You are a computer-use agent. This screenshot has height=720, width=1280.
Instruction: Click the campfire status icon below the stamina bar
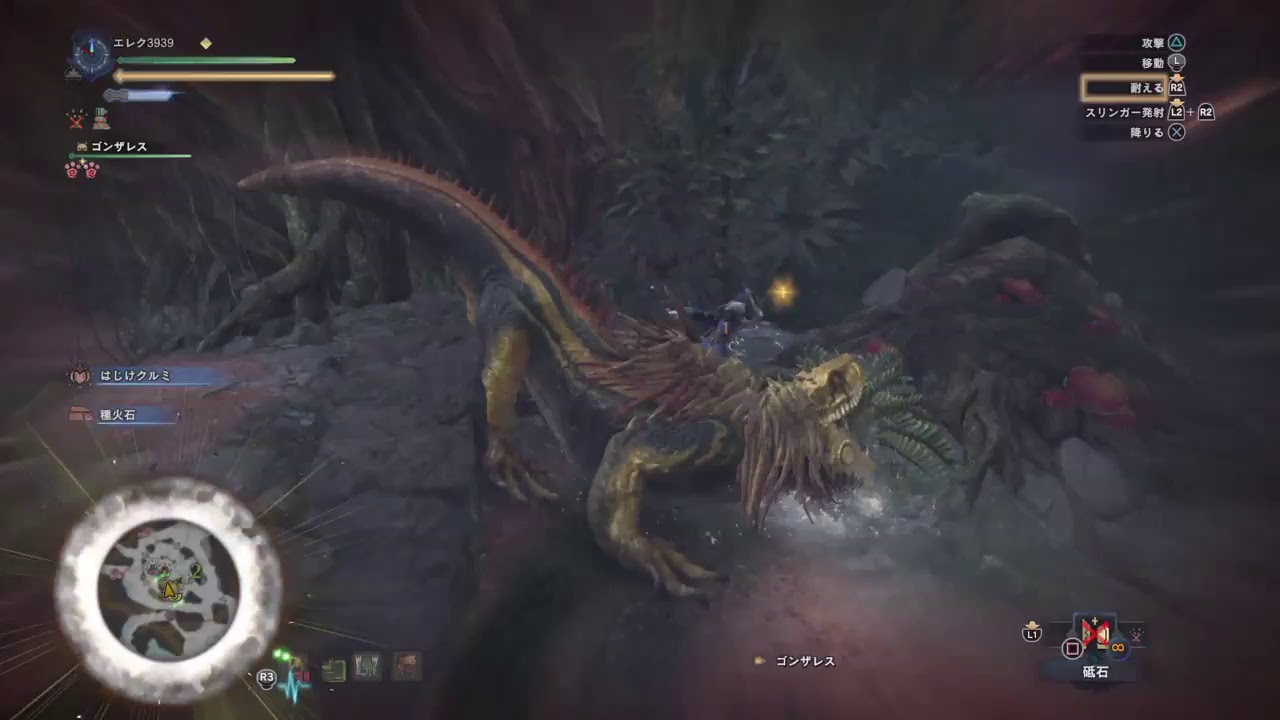pyautogui.click(x=100, y=119)
